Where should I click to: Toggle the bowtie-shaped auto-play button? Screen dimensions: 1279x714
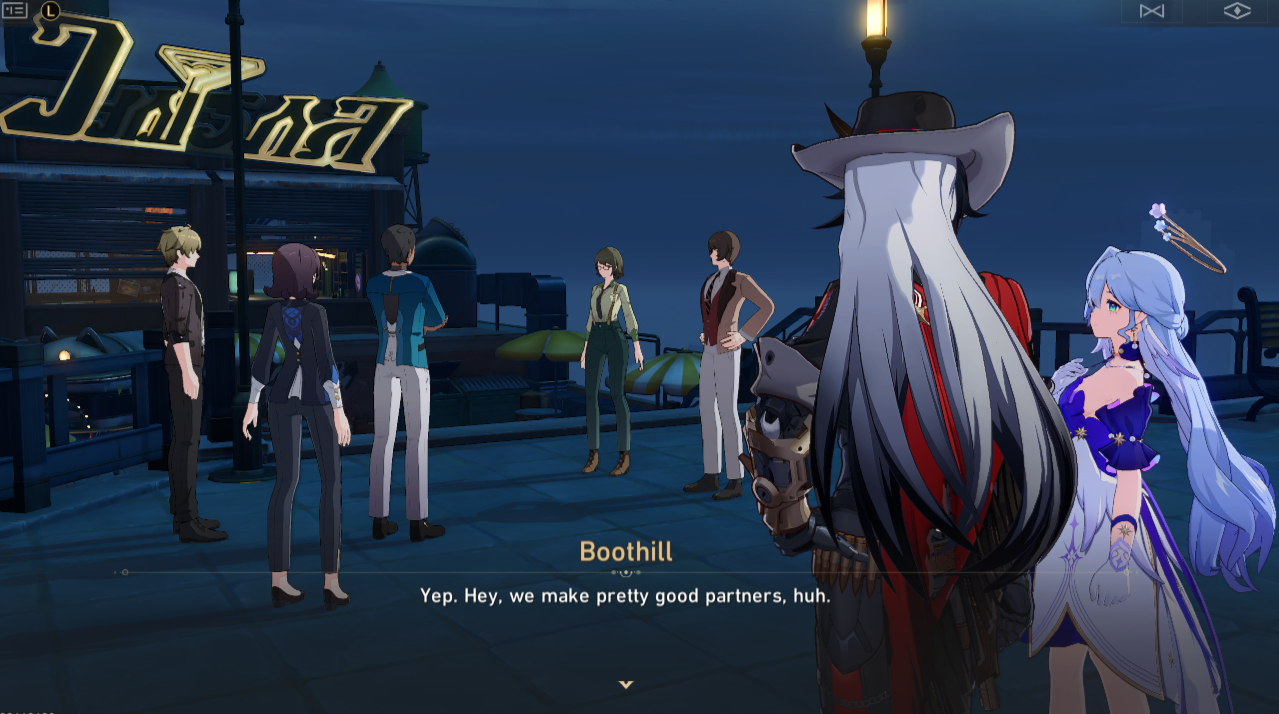tap(1151, 11)
